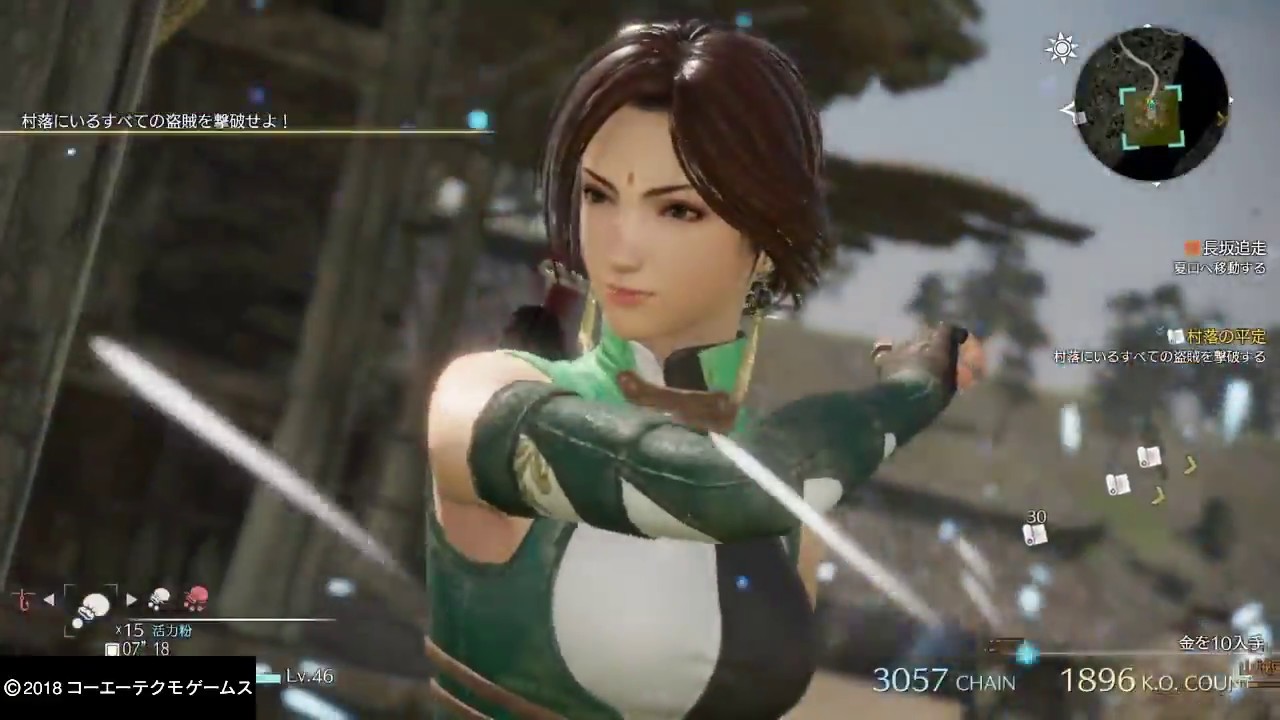Open the 村落の平定 mission objective entry
1280x720 pixels.
click(x=1227, y=338)
